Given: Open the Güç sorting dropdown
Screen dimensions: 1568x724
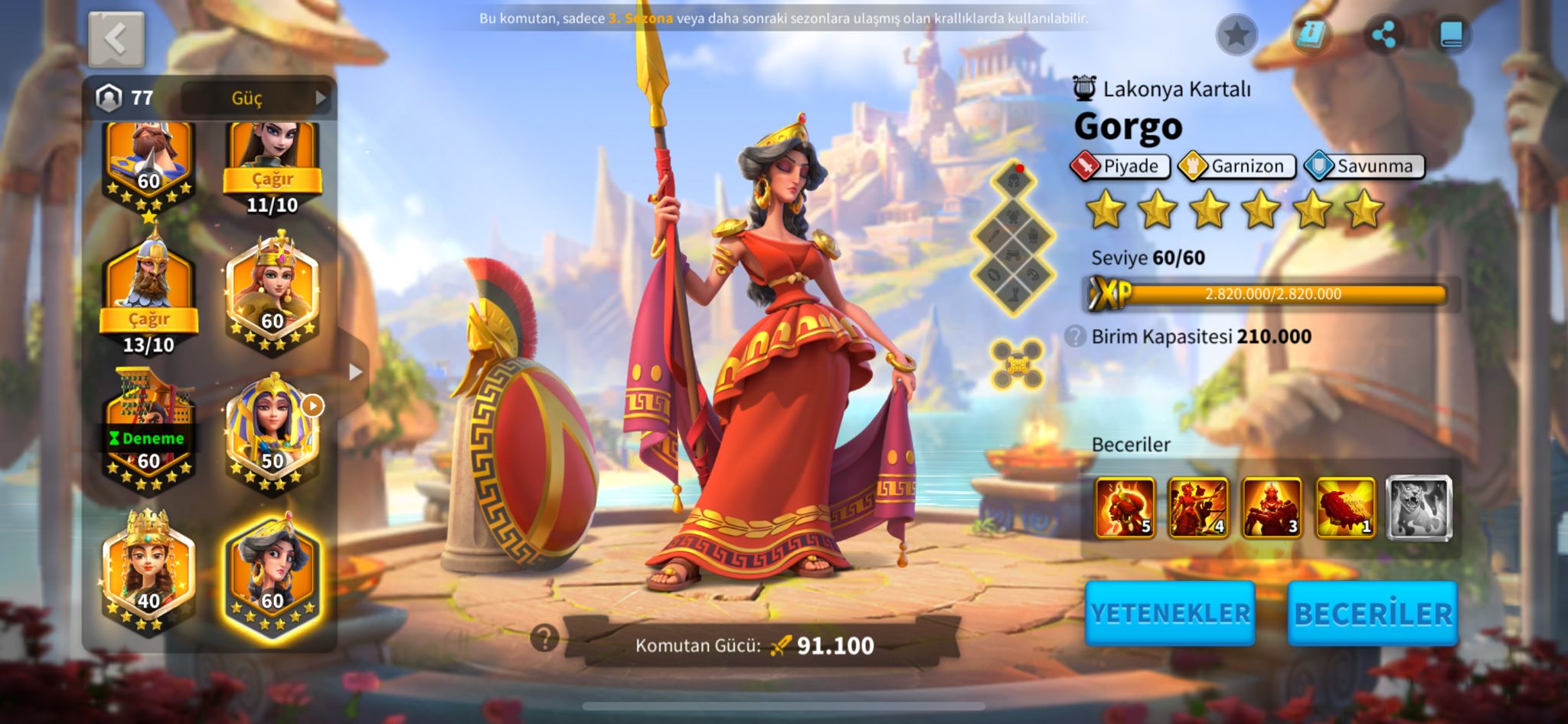Looking at the screenshot, I should click(256, 98).
